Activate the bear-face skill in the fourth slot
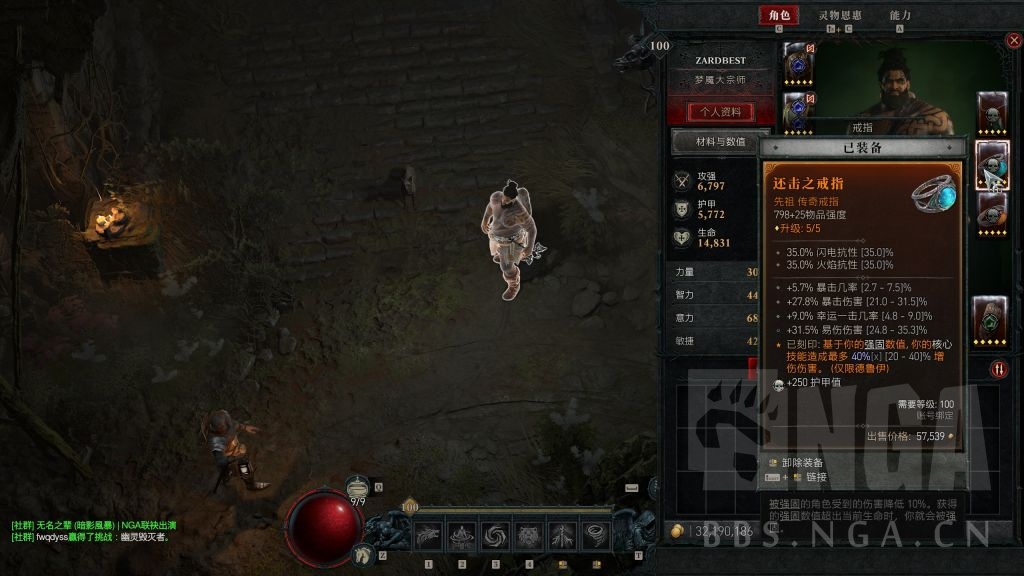 [528, 535]
